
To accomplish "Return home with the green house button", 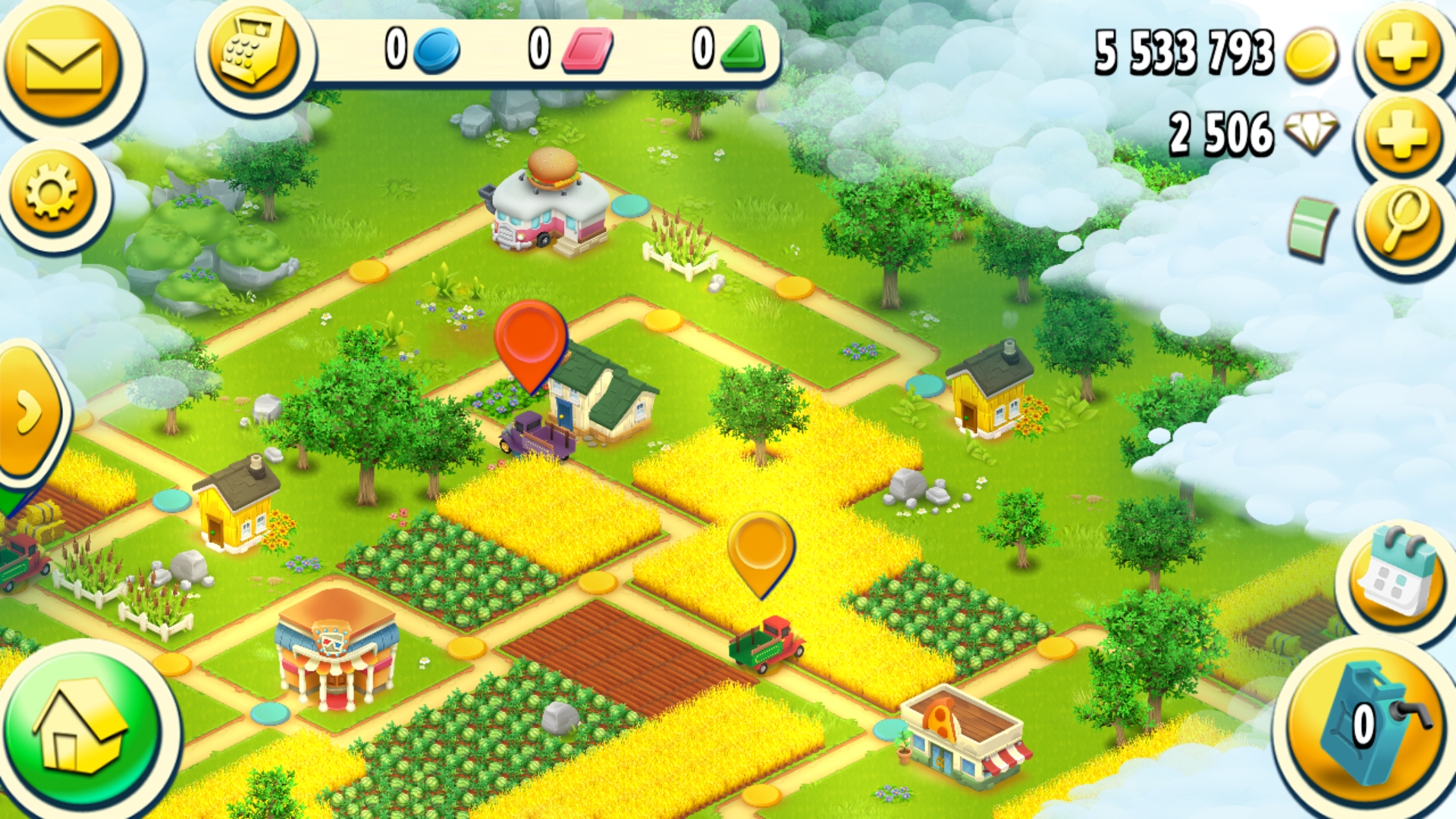I will pyautogui.click(x=81, y=724).
